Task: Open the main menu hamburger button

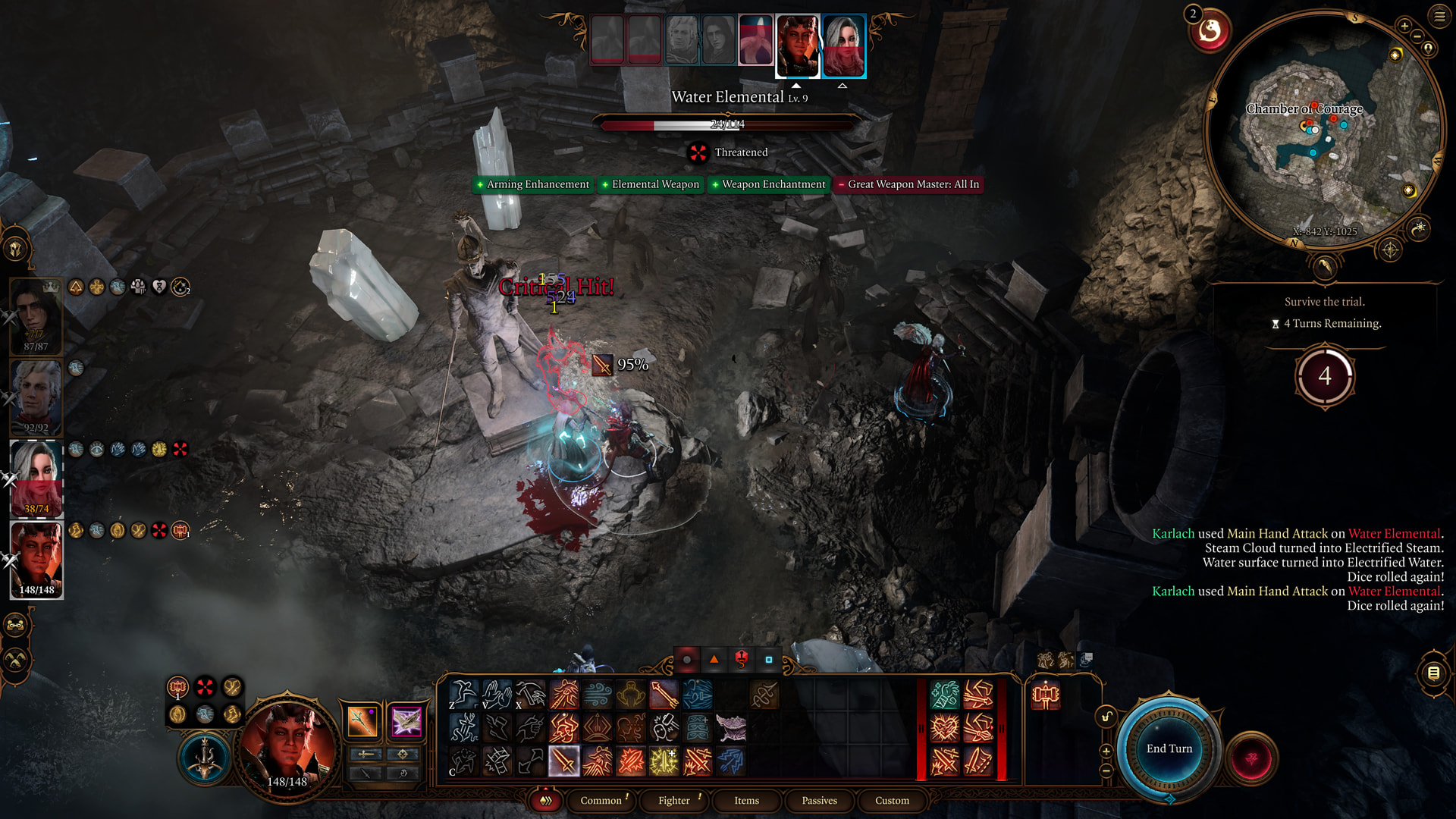Action: pos(1439,16)
